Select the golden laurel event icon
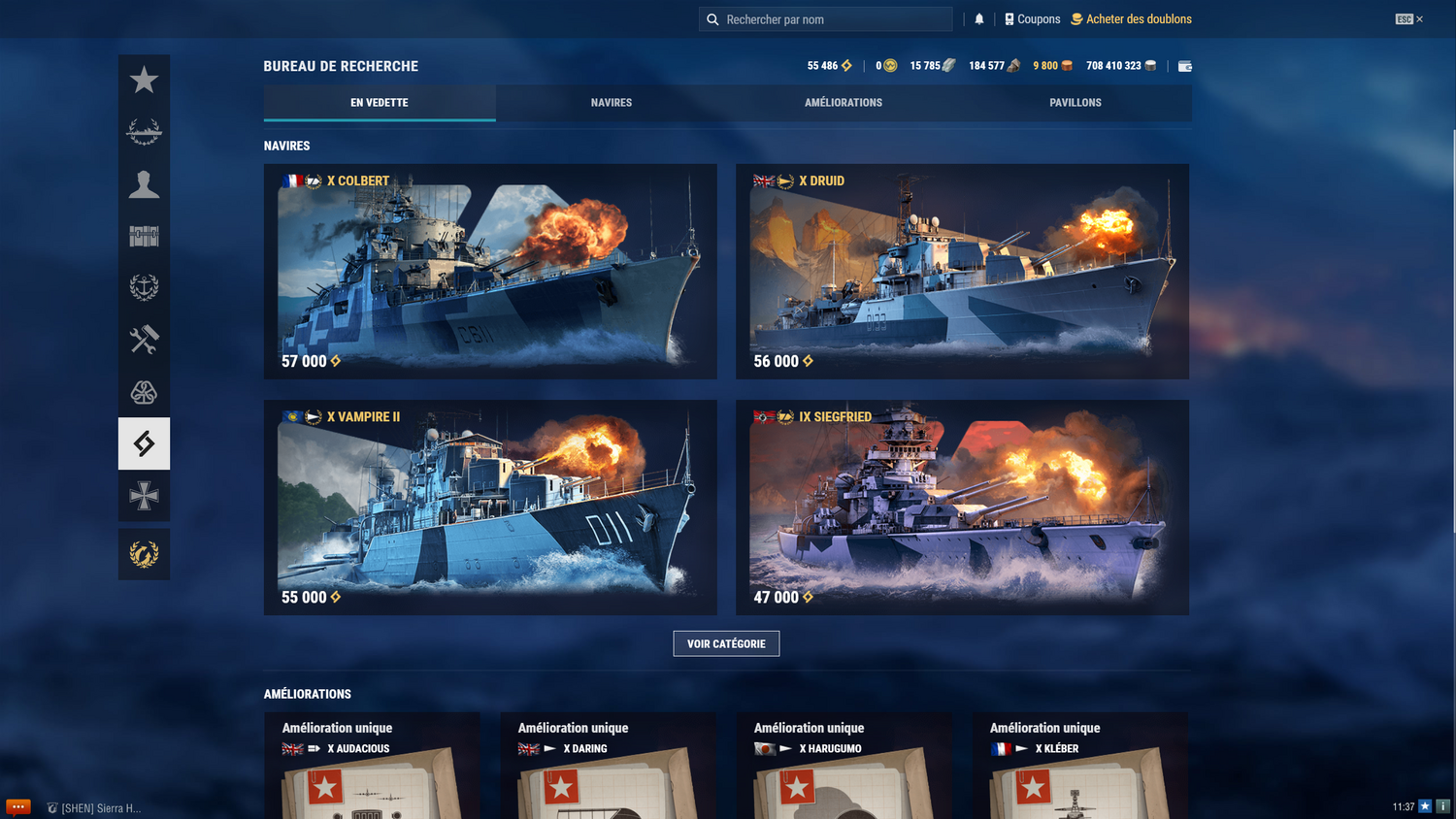 [144, 553]
